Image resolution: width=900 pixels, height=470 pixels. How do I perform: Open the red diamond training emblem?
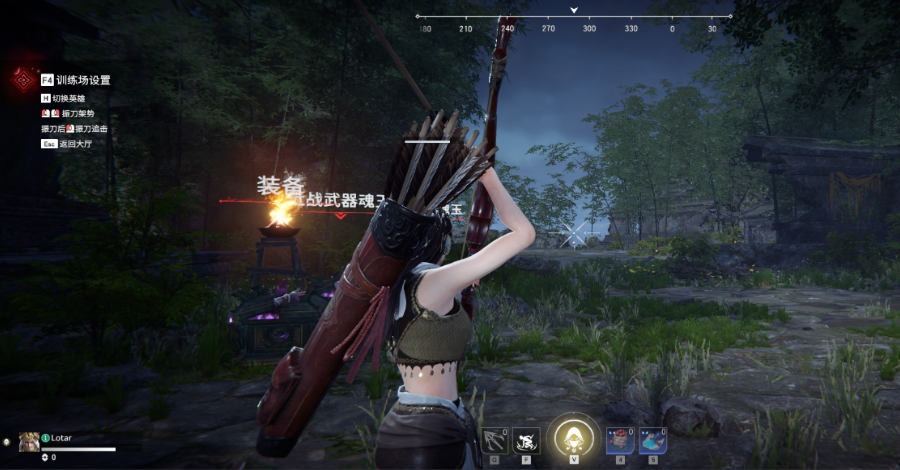pos(22,80)
